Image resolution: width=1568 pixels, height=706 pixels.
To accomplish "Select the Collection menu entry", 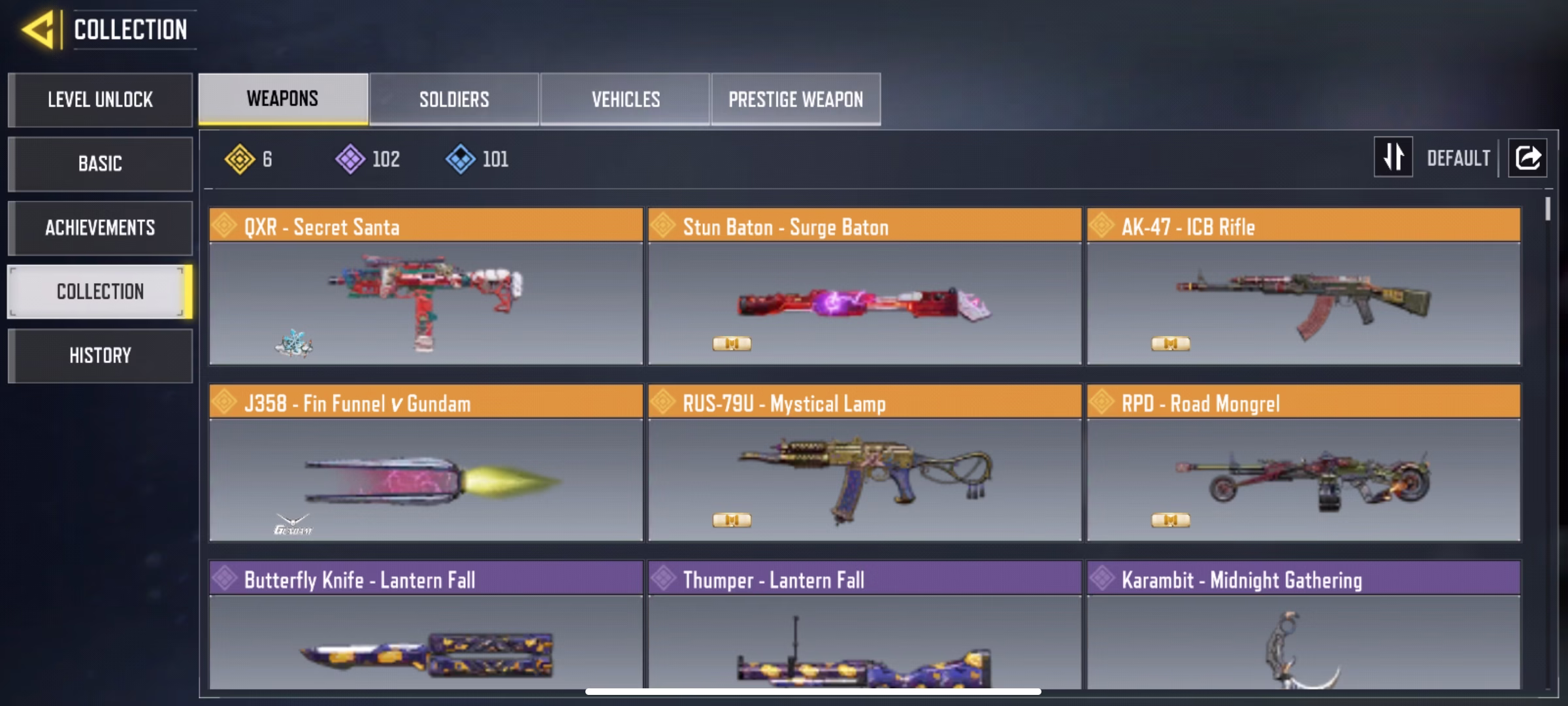I will pos(100,292).
